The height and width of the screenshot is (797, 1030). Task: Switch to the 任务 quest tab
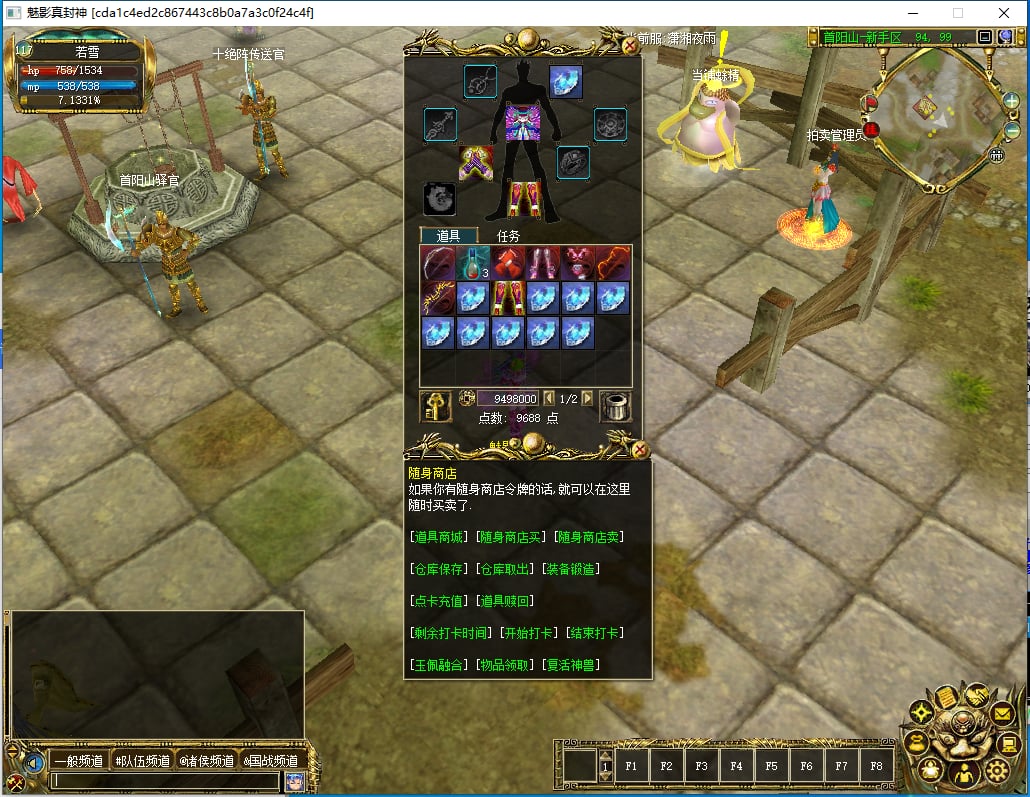pyautogui.click(x=509, y=236)
